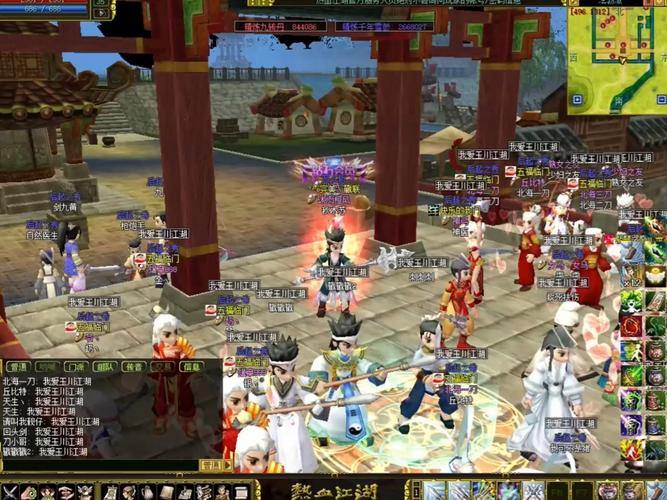Switch to the 普通 chat tab
Image resolution: width=667 pixels, height=500 pixels.
pyautogui.click(x=17, y=367)
